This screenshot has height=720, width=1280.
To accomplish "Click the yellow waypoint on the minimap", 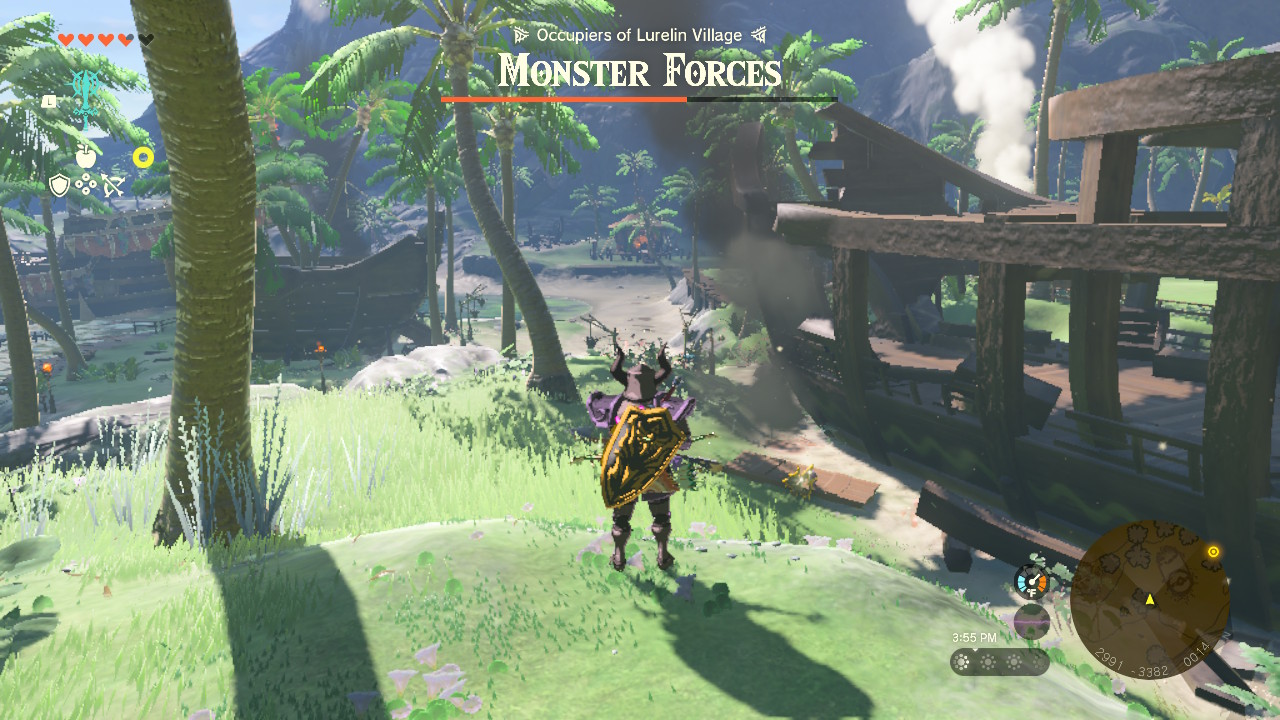I will pyautogui.click(x=1213, y=550).
